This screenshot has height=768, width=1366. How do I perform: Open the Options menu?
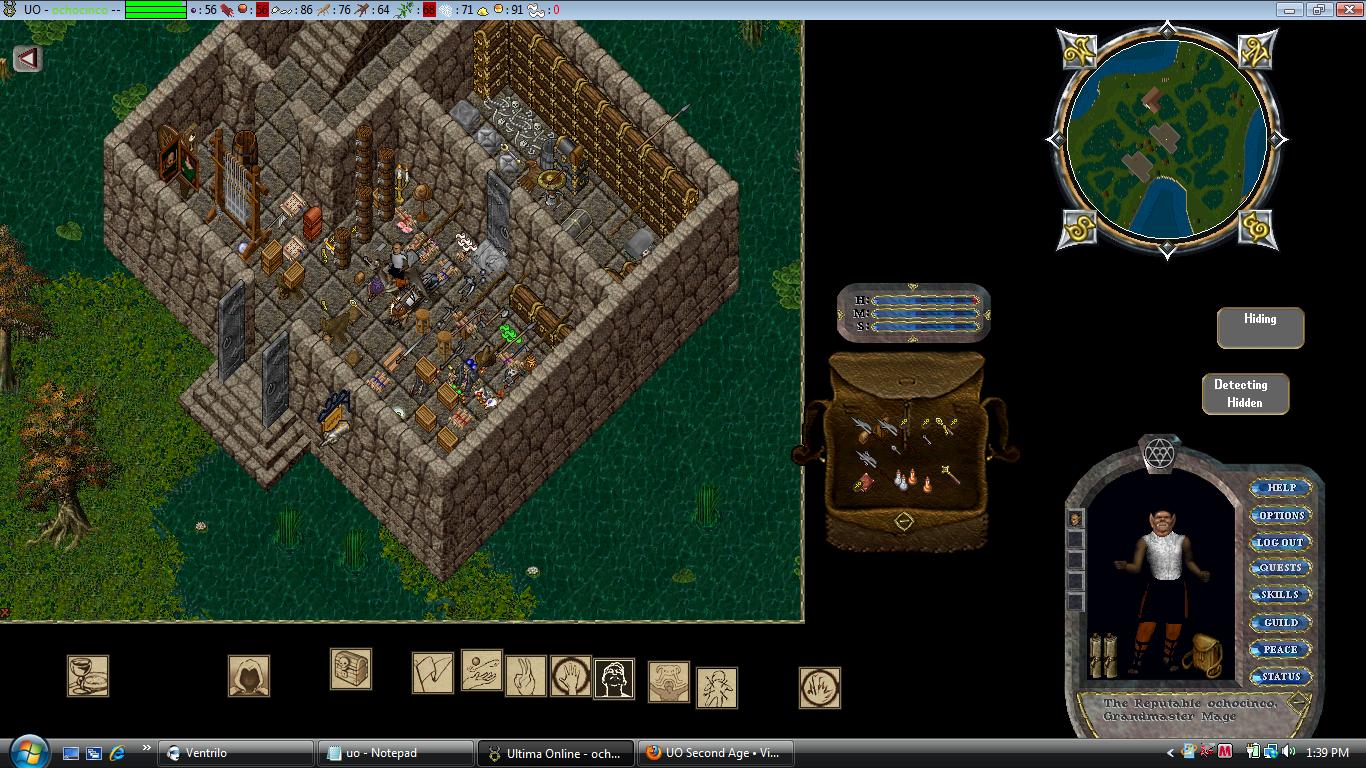tap(1281, 515)
